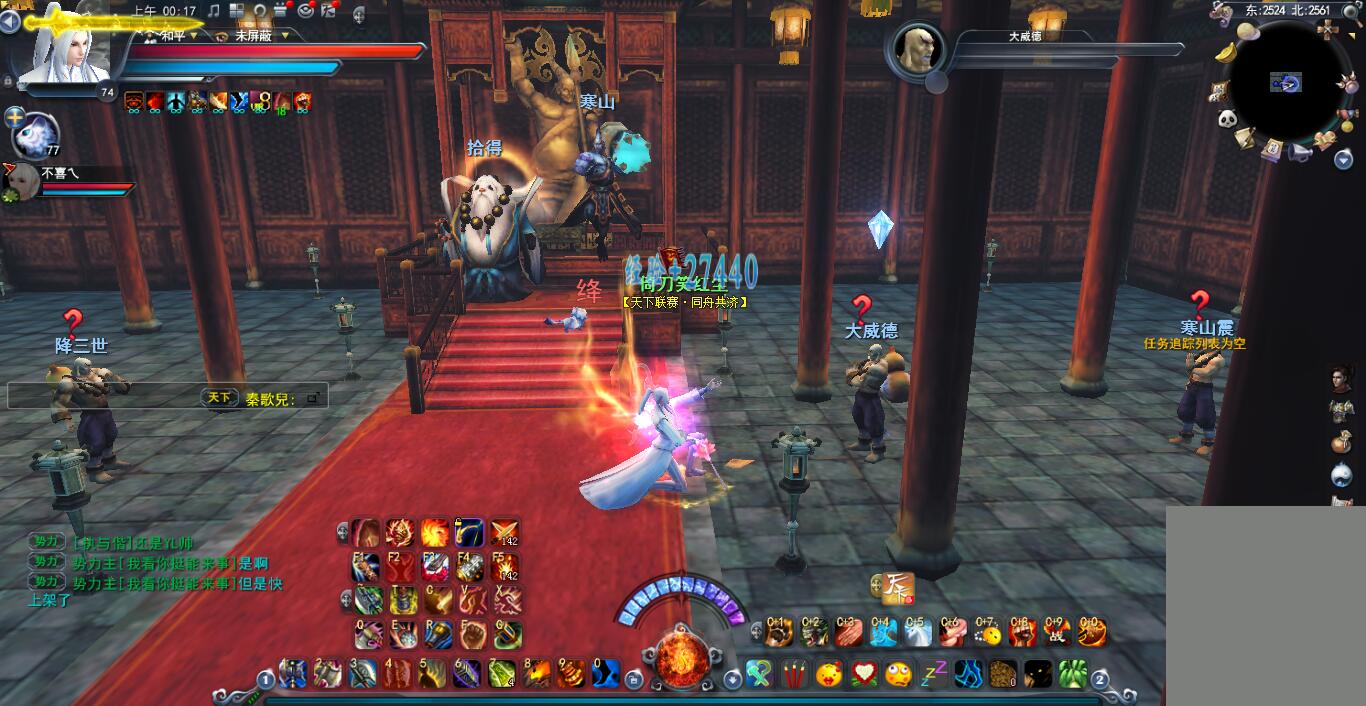Click the 大威德 target portrait
The image size is (1366, 706).
coord(915,49)
